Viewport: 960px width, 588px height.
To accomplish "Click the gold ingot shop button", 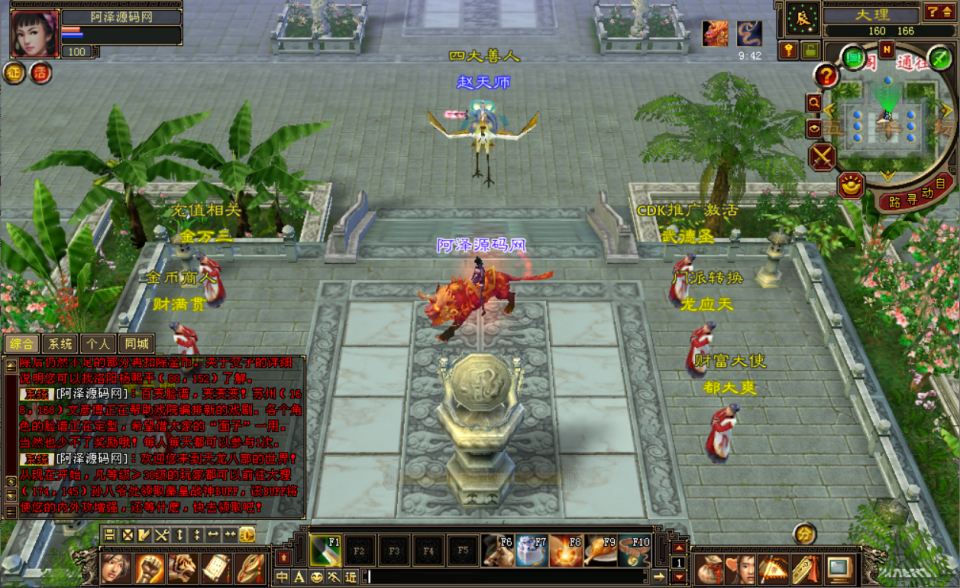I will click(850, 184).
